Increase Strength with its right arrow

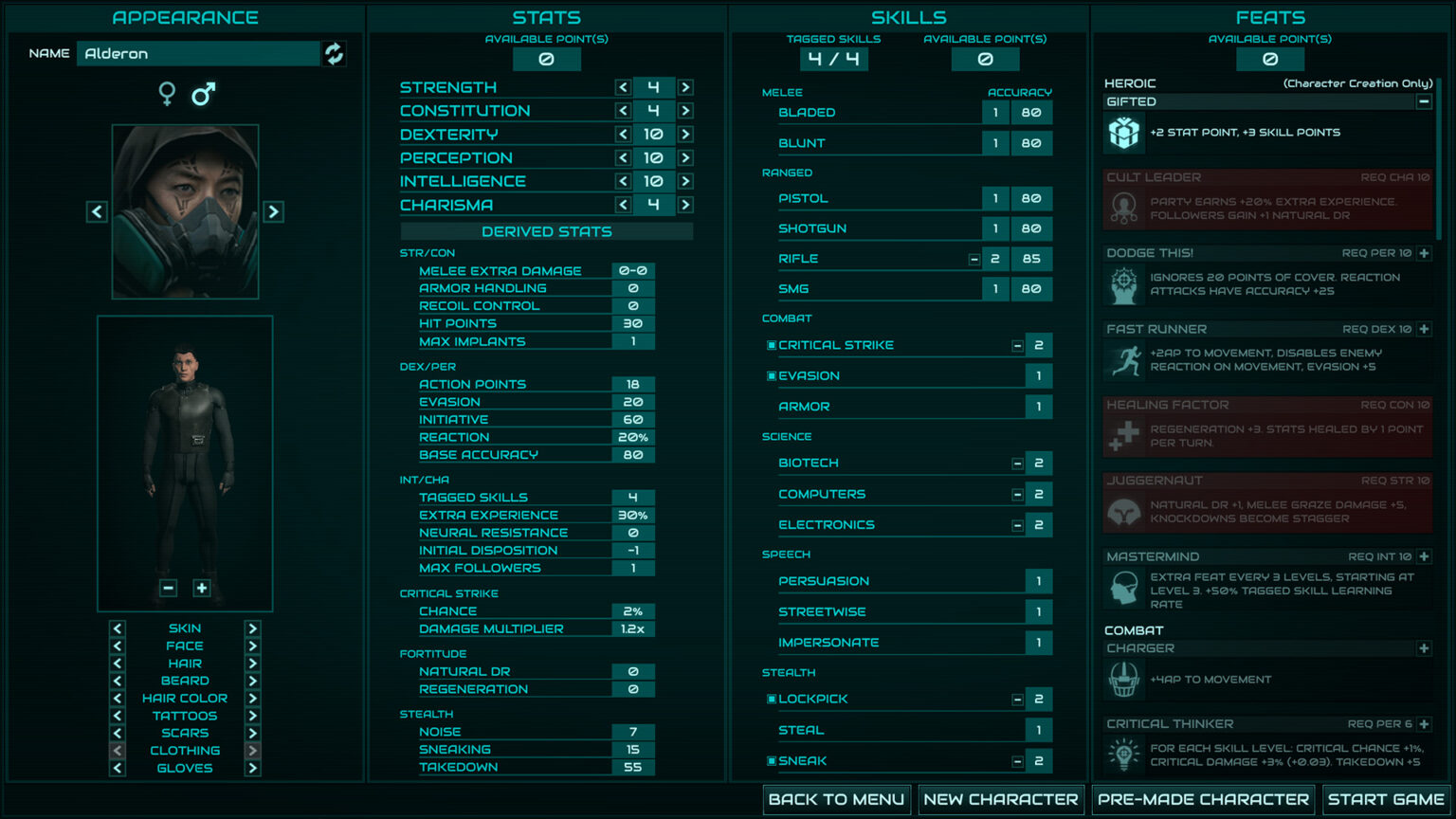[x=683, y=86]
